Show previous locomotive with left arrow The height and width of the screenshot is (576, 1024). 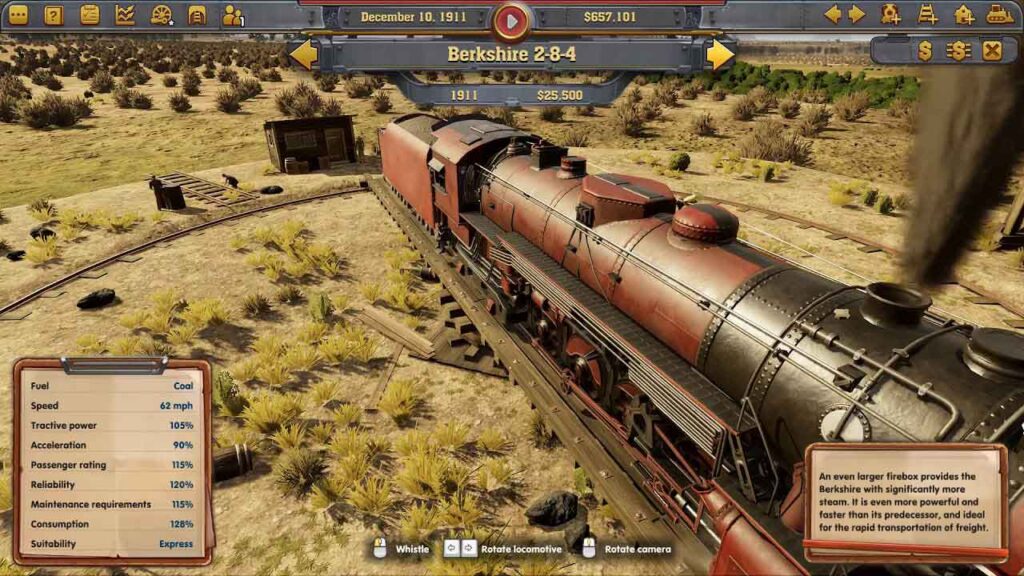point(303,54)
